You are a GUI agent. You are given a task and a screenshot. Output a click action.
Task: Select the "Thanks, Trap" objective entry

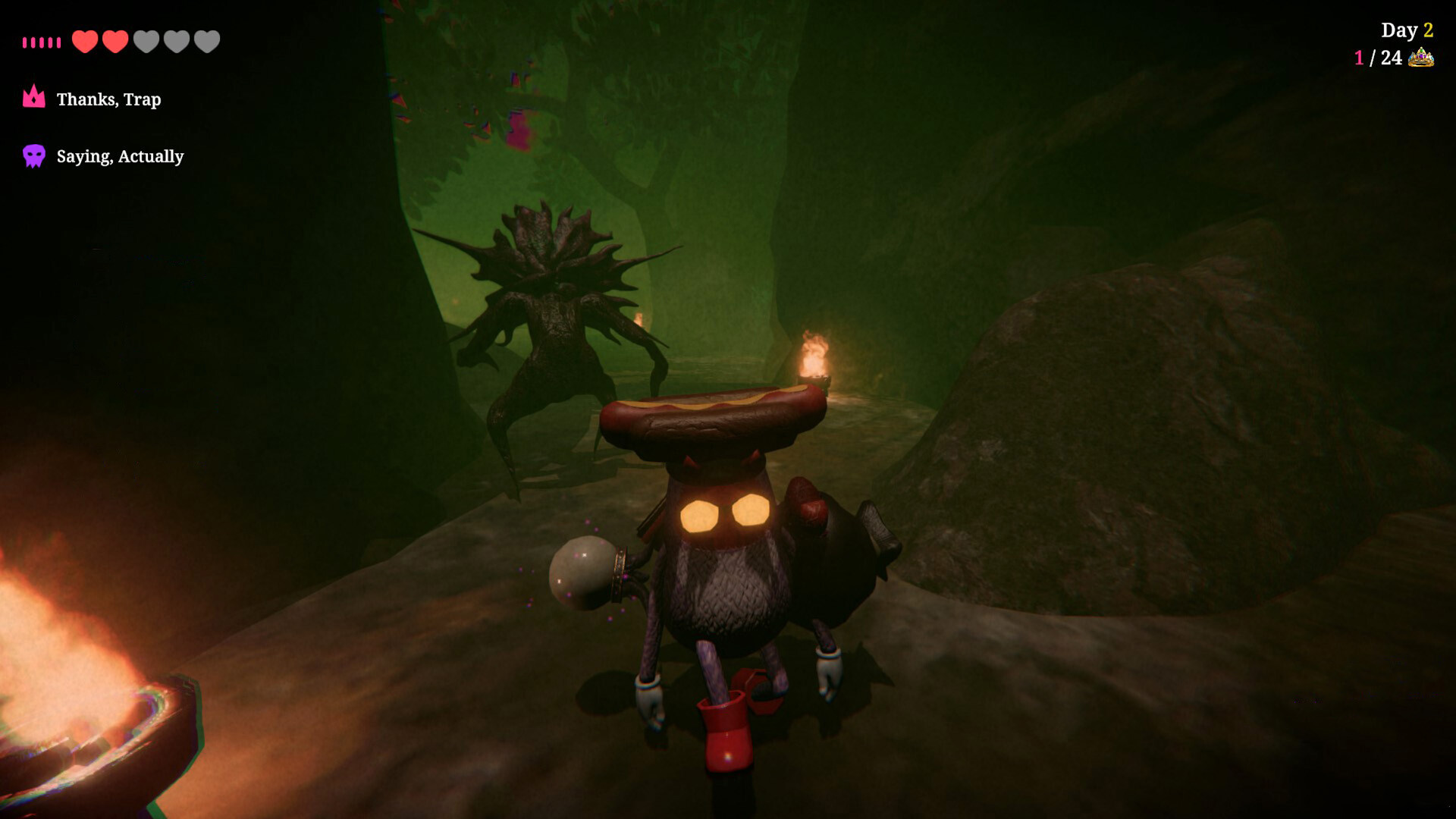tap(108, 99)
